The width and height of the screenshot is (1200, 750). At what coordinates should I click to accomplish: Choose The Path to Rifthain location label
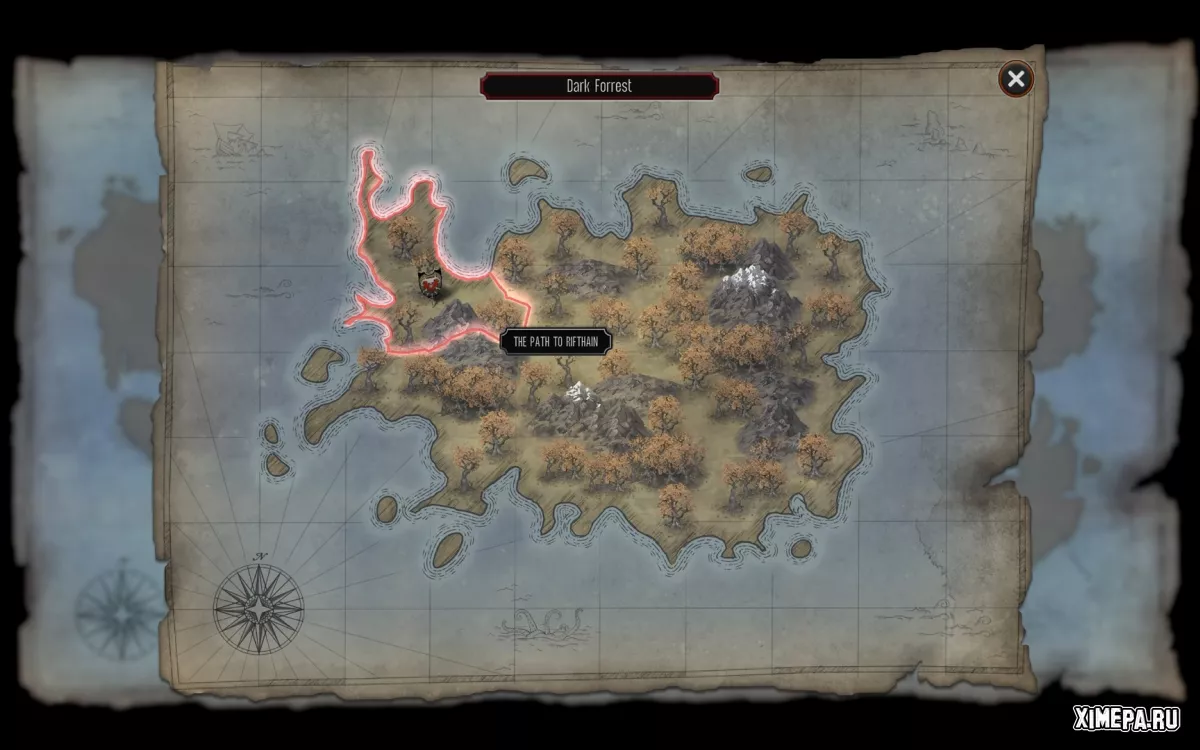coord(555,341)
